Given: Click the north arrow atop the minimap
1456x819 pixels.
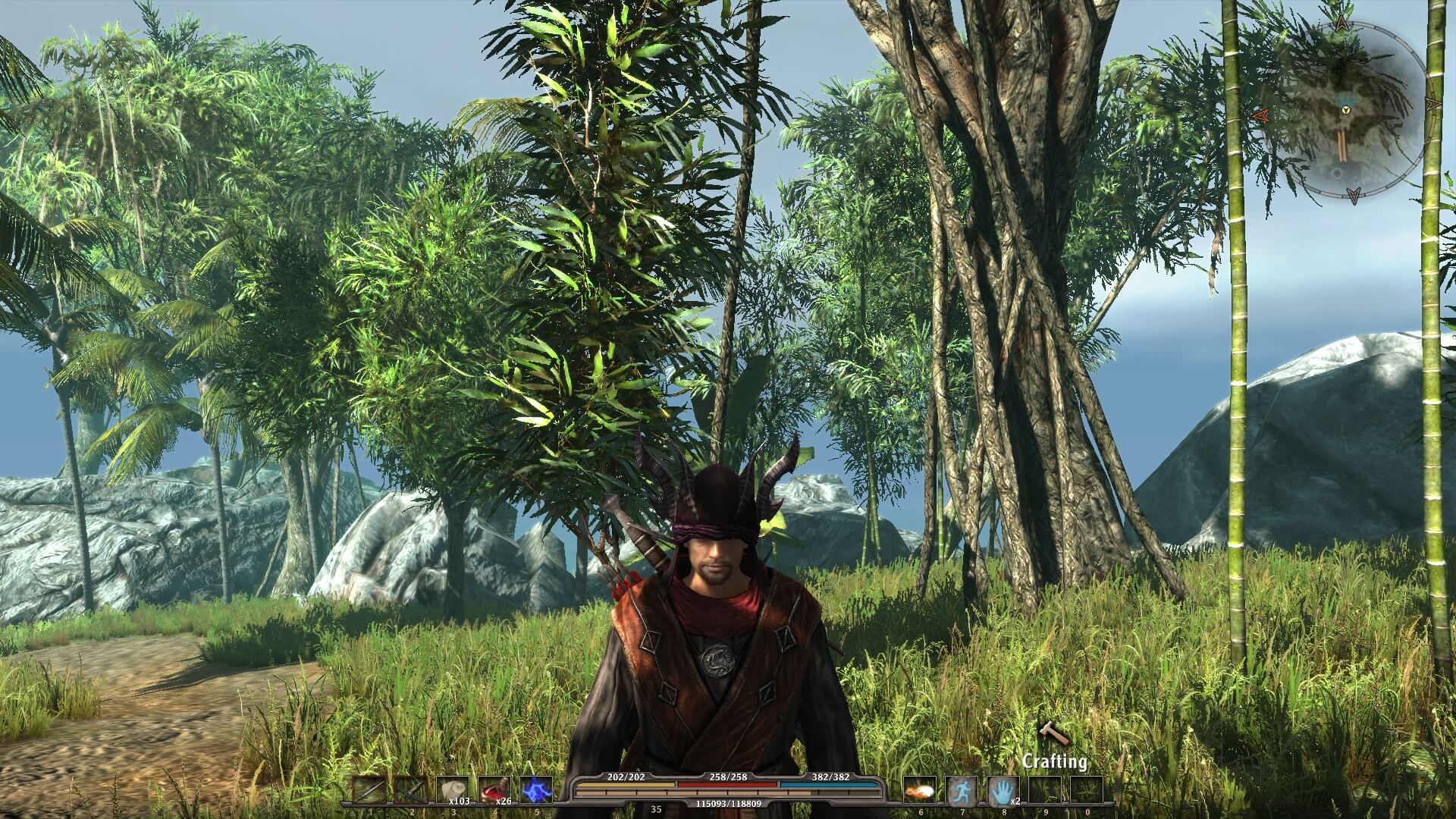Looking at the screenshot, I should pyautogui.click(x=1342, y=24).
